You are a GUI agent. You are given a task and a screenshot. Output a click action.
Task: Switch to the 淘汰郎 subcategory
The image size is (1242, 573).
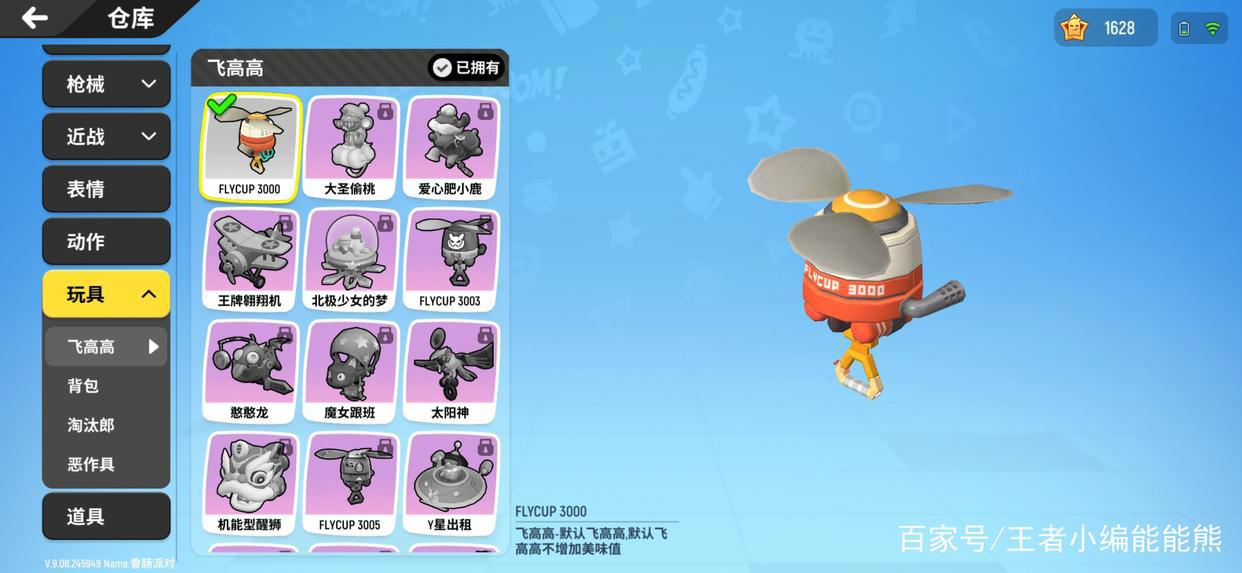coord(91,425)
